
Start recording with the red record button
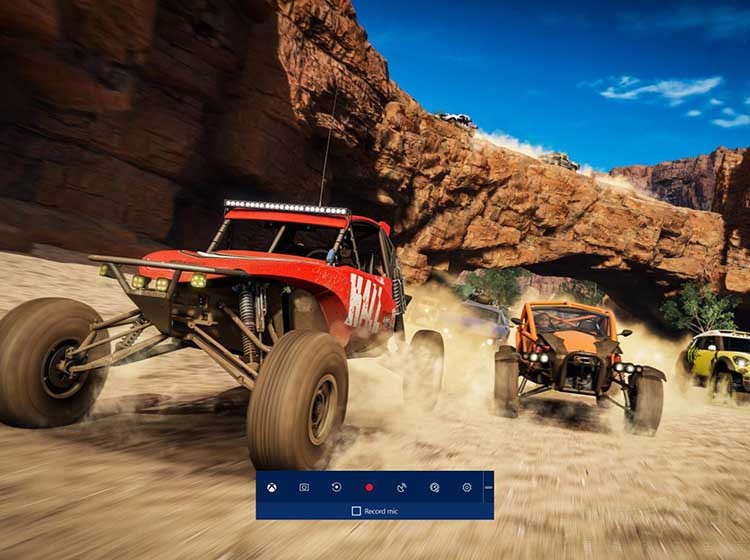[369, 487]
